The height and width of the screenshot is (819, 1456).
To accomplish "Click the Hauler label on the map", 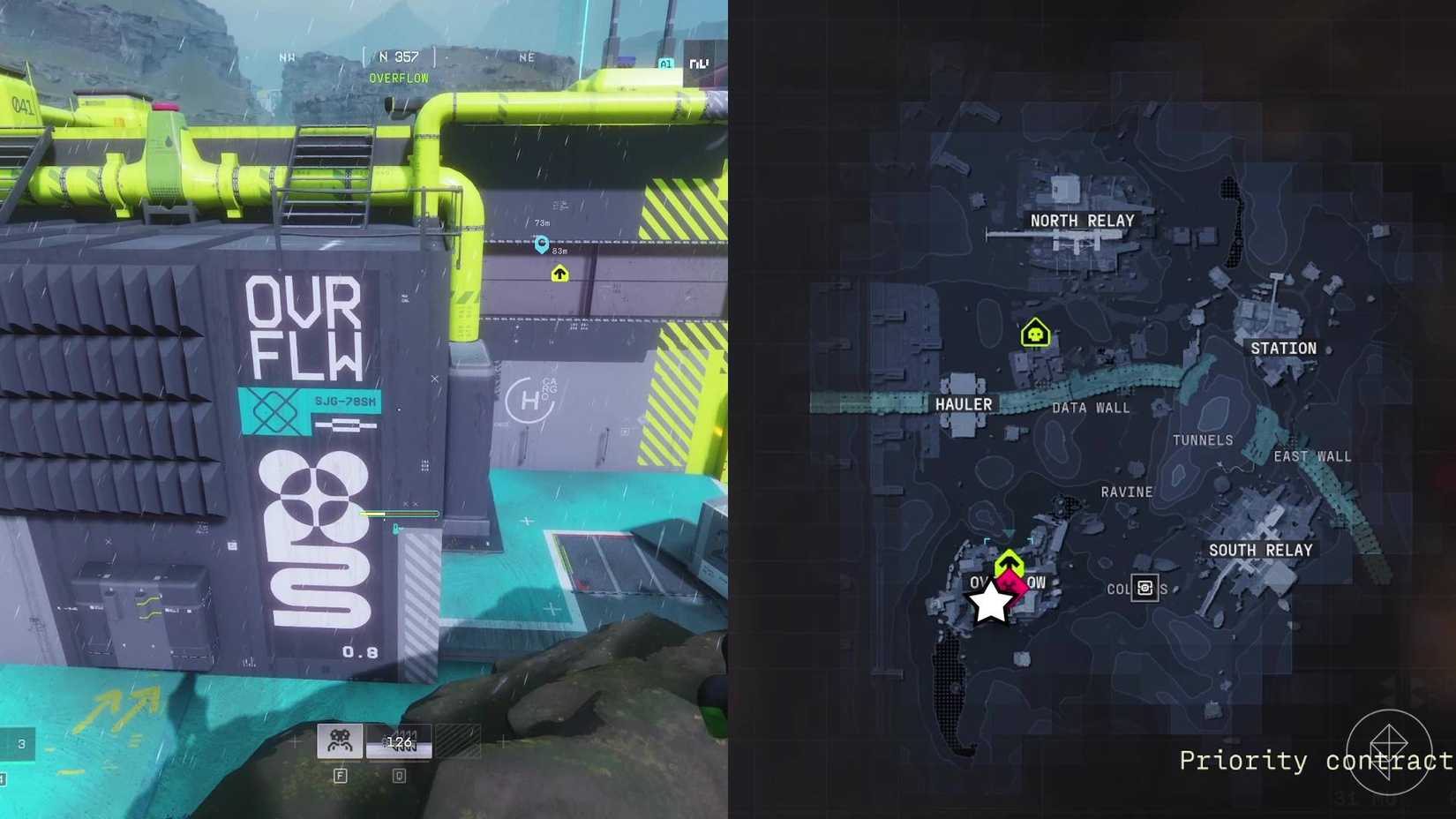I will pyautogui.click(x=964, y=404).
